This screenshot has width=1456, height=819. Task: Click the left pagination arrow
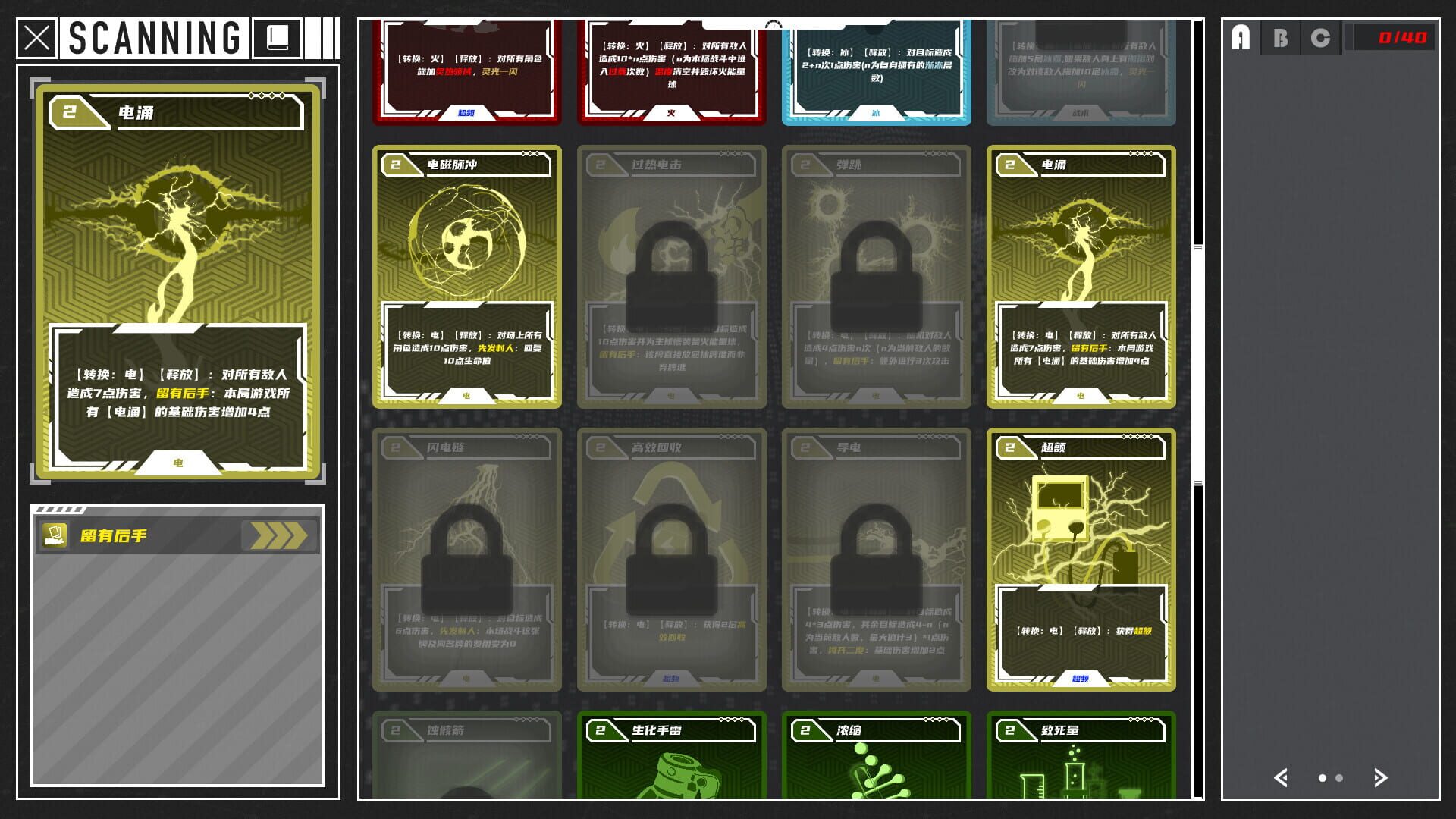tap(1282, 778)
